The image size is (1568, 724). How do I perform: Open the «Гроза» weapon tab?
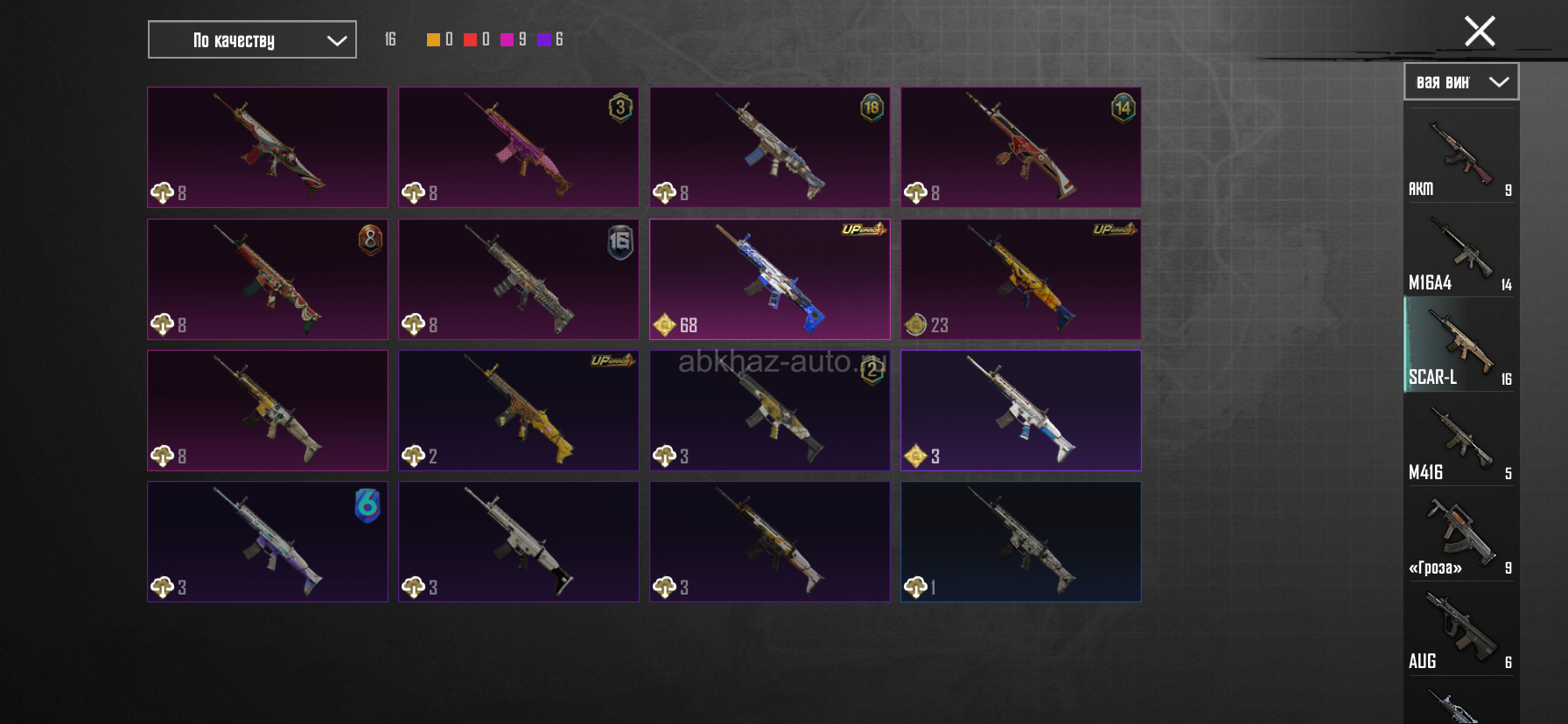(1460, 535)
